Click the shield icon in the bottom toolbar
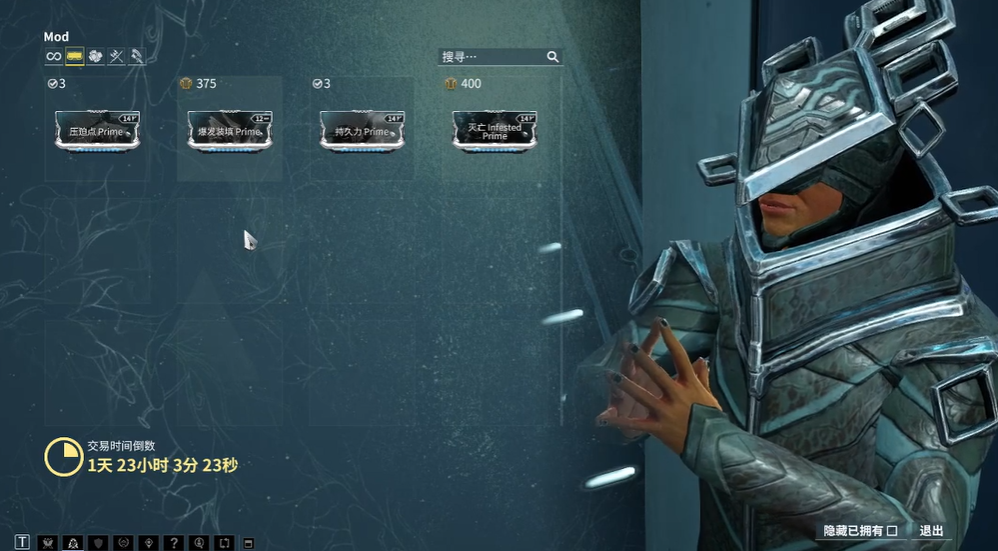 point(98,542)
